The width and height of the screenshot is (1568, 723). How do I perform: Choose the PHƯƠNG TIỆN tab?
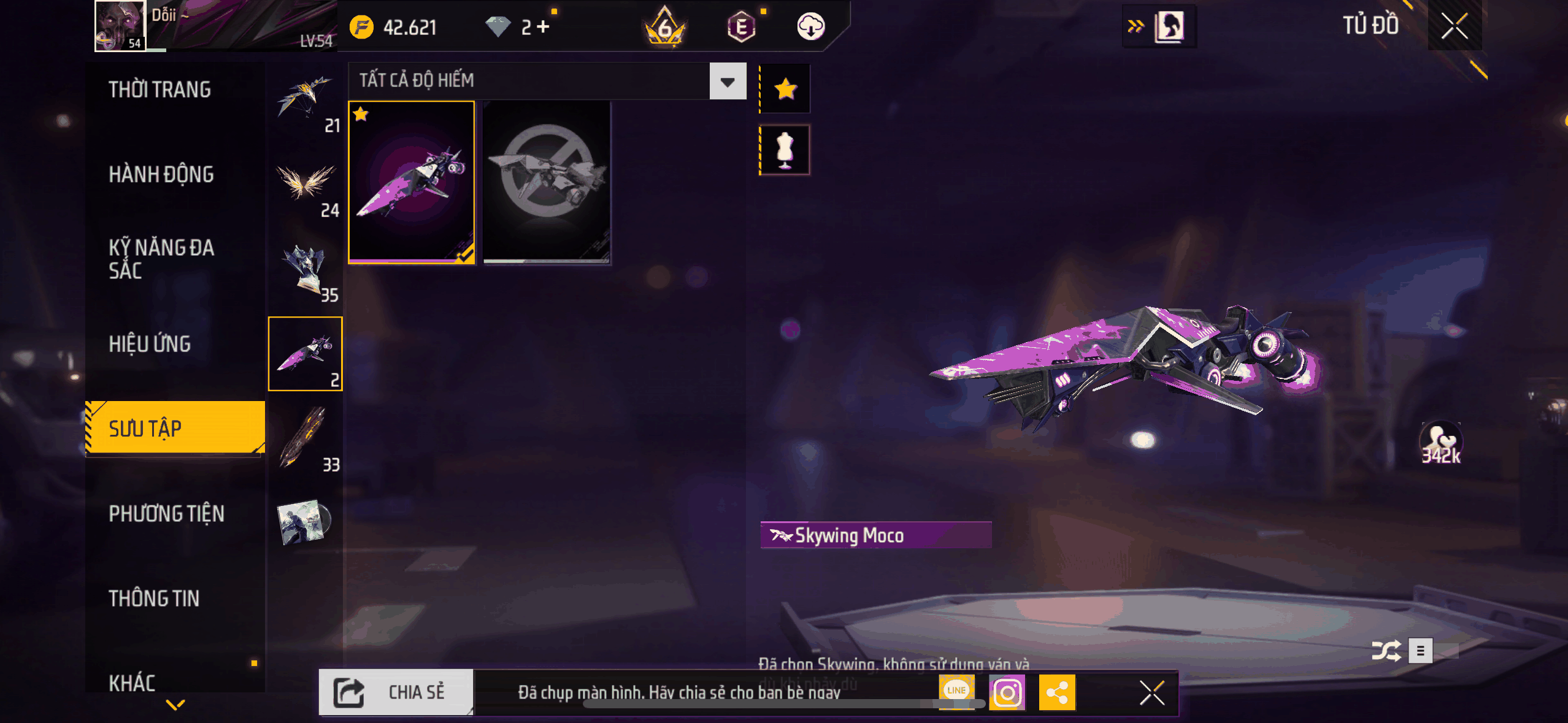(166, 514)
